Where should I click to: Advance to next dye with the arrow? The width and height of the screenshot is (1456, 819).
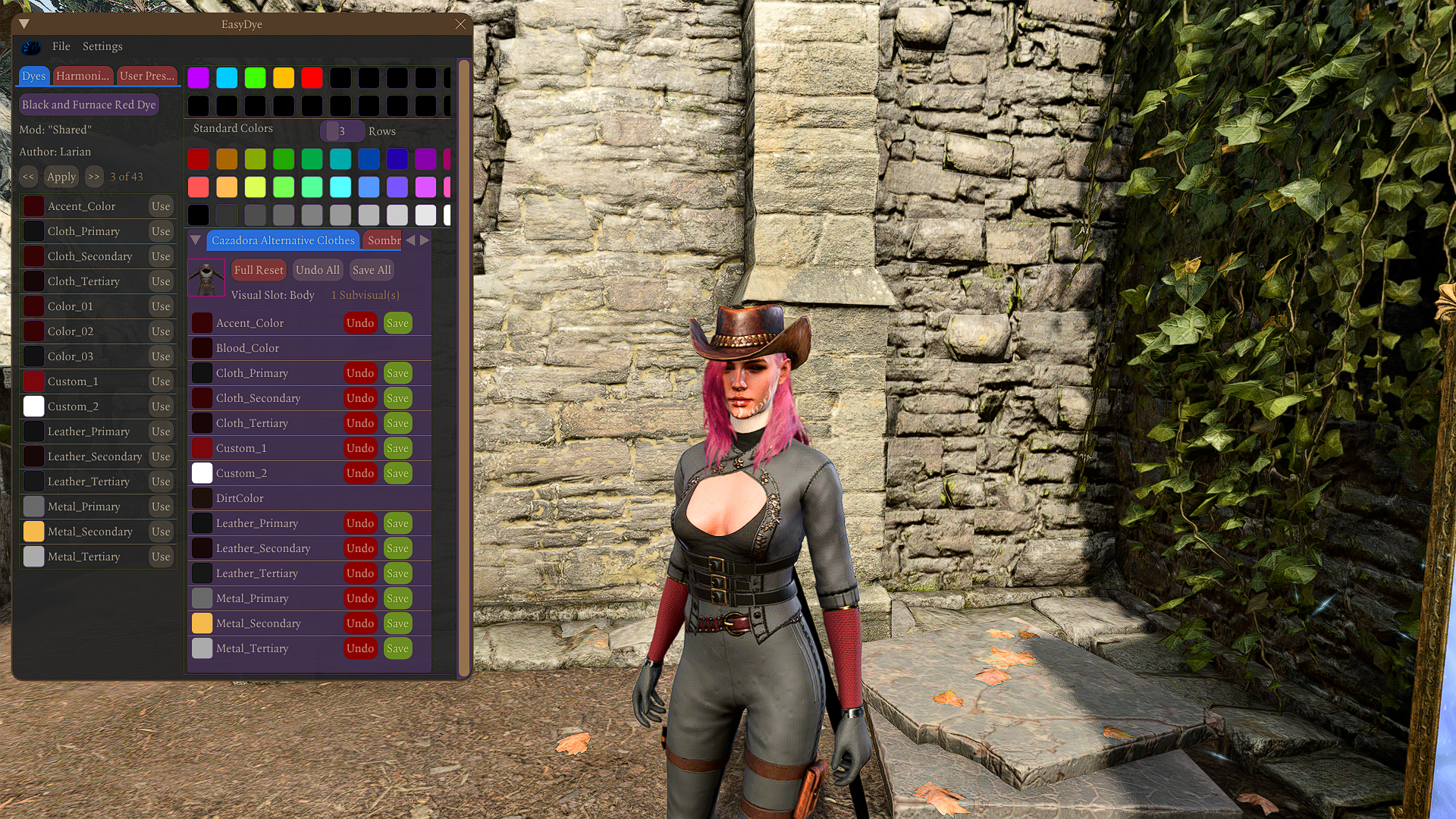[94, 177]
